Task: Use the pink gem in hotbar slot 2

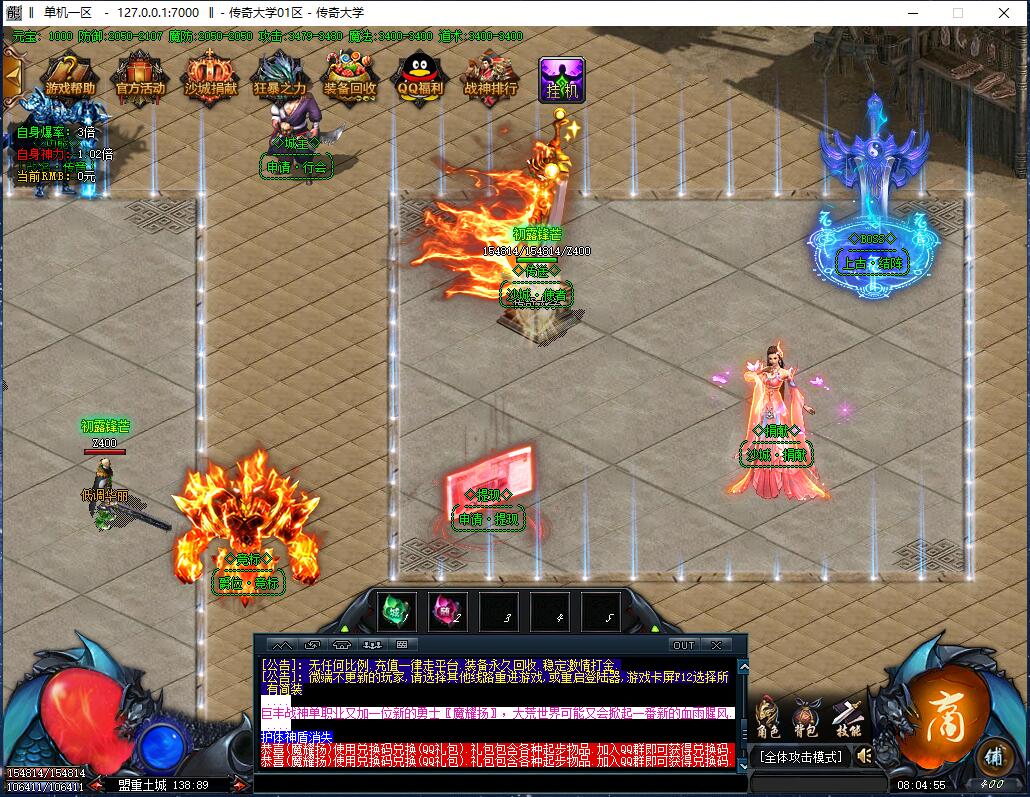Action: pyautogui.click(x=446, y=610)
